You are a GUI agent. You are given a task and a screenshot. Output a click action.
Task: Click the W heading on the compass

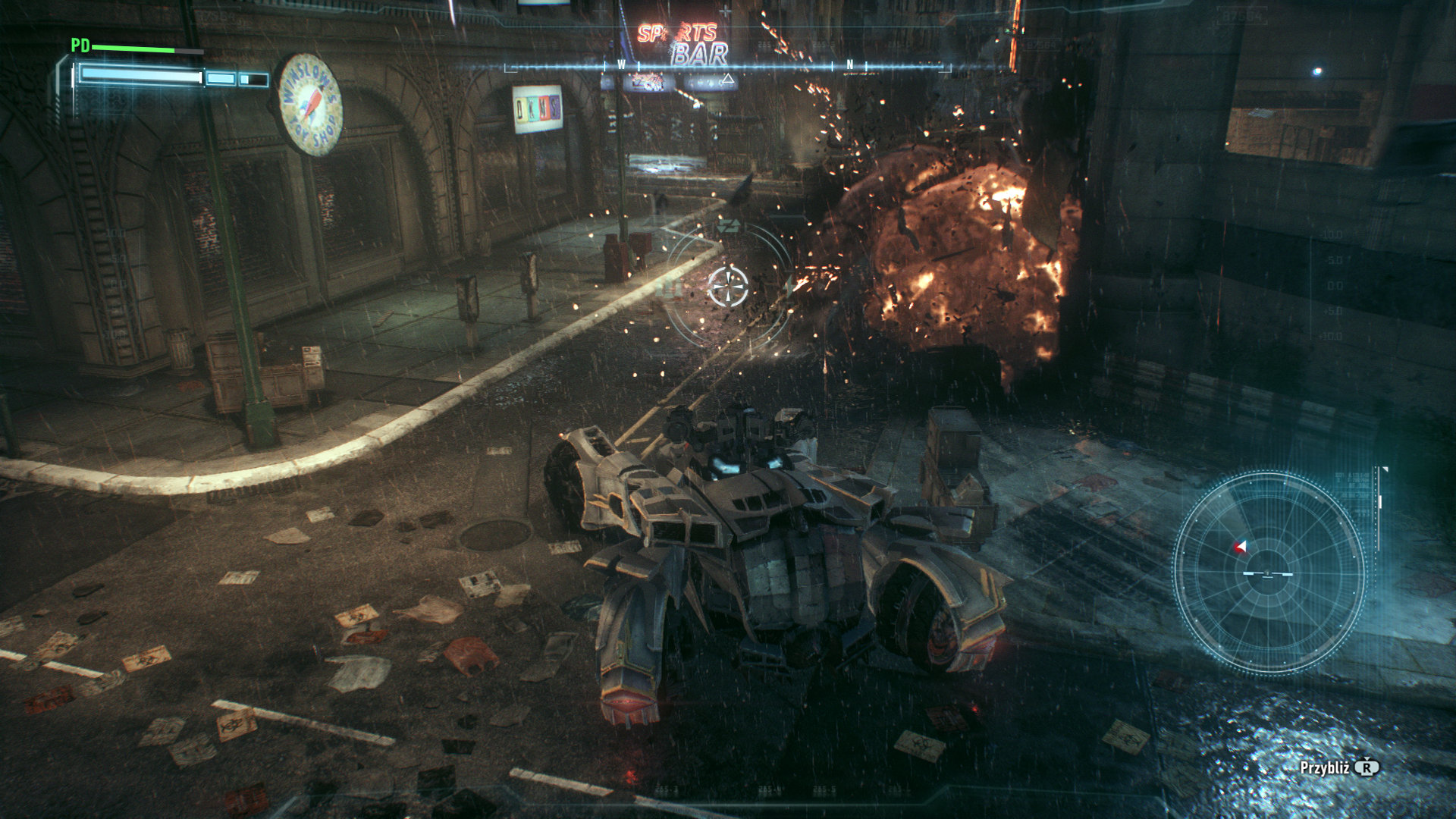622,65
